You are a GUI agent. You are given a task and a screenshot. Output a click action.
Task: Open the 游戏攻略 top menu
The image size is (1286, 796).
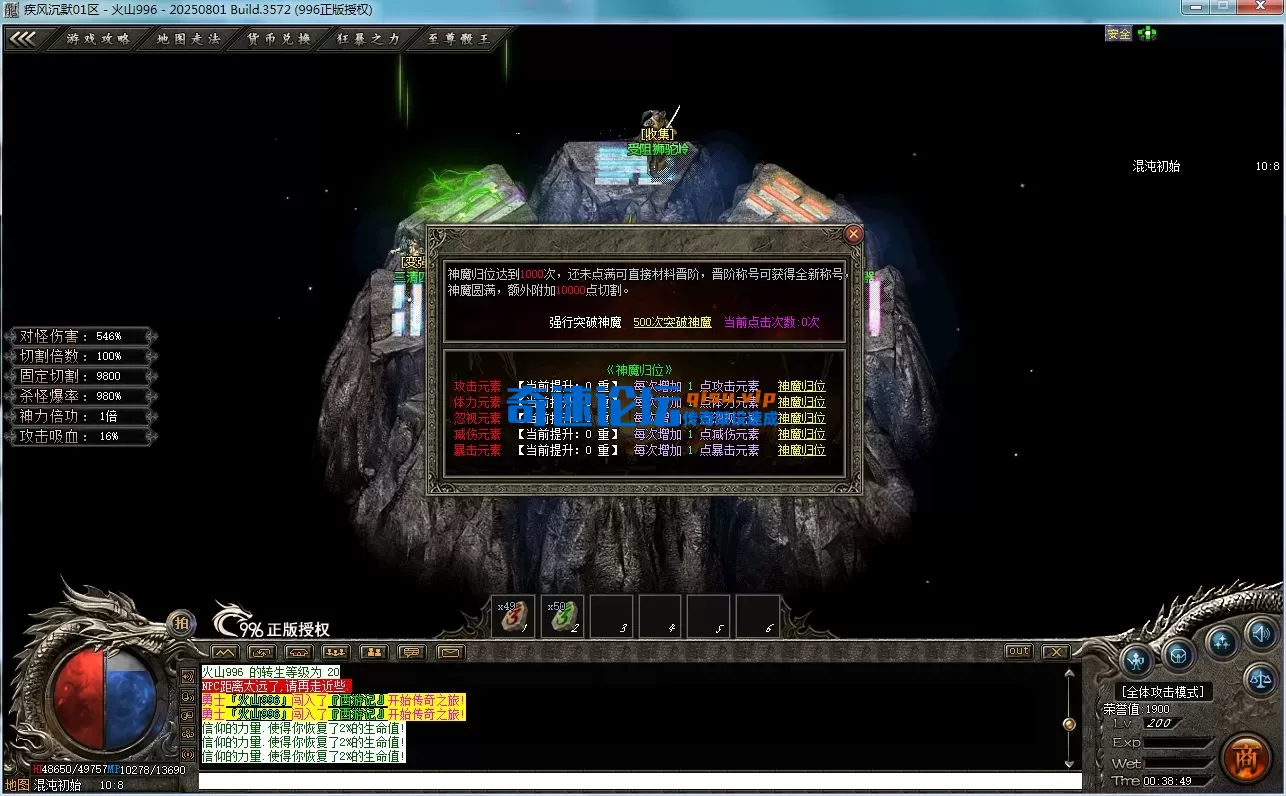coord(98,39)
